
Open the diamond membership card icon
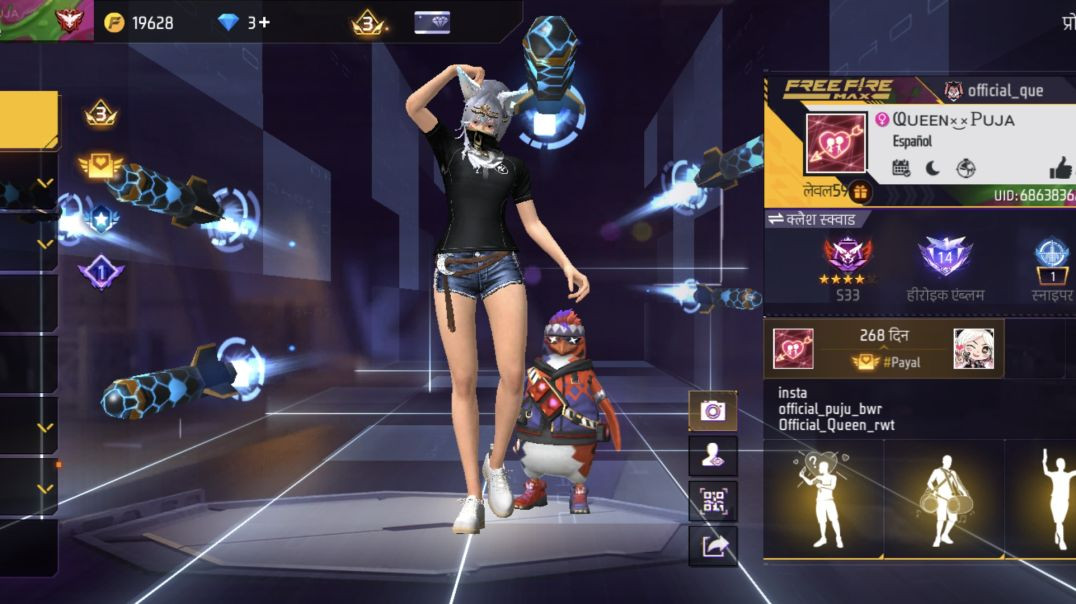[x=432, y=22]
